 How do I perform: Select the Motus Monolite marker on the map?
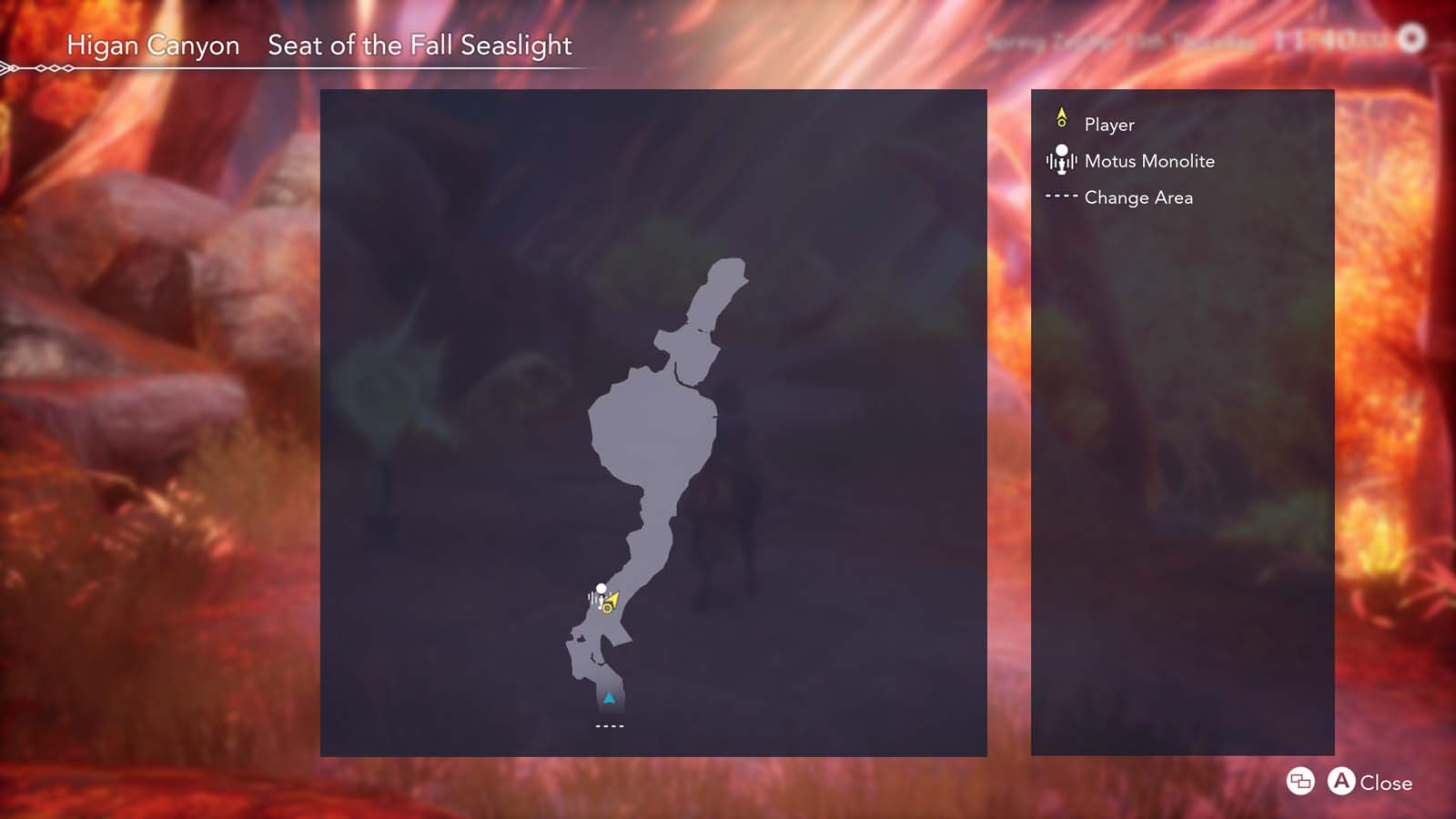tap(601, 590)
